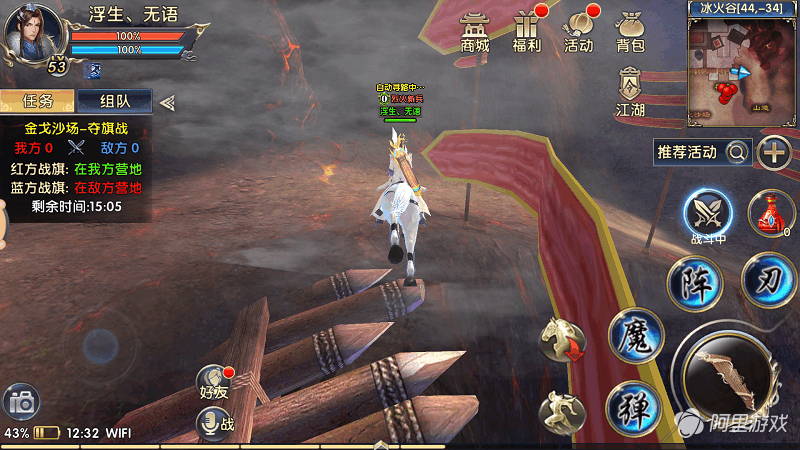Open the 福利 welfare gift menu
The height and width of the screenshot is (450, 800).
[x=527, y=31]
